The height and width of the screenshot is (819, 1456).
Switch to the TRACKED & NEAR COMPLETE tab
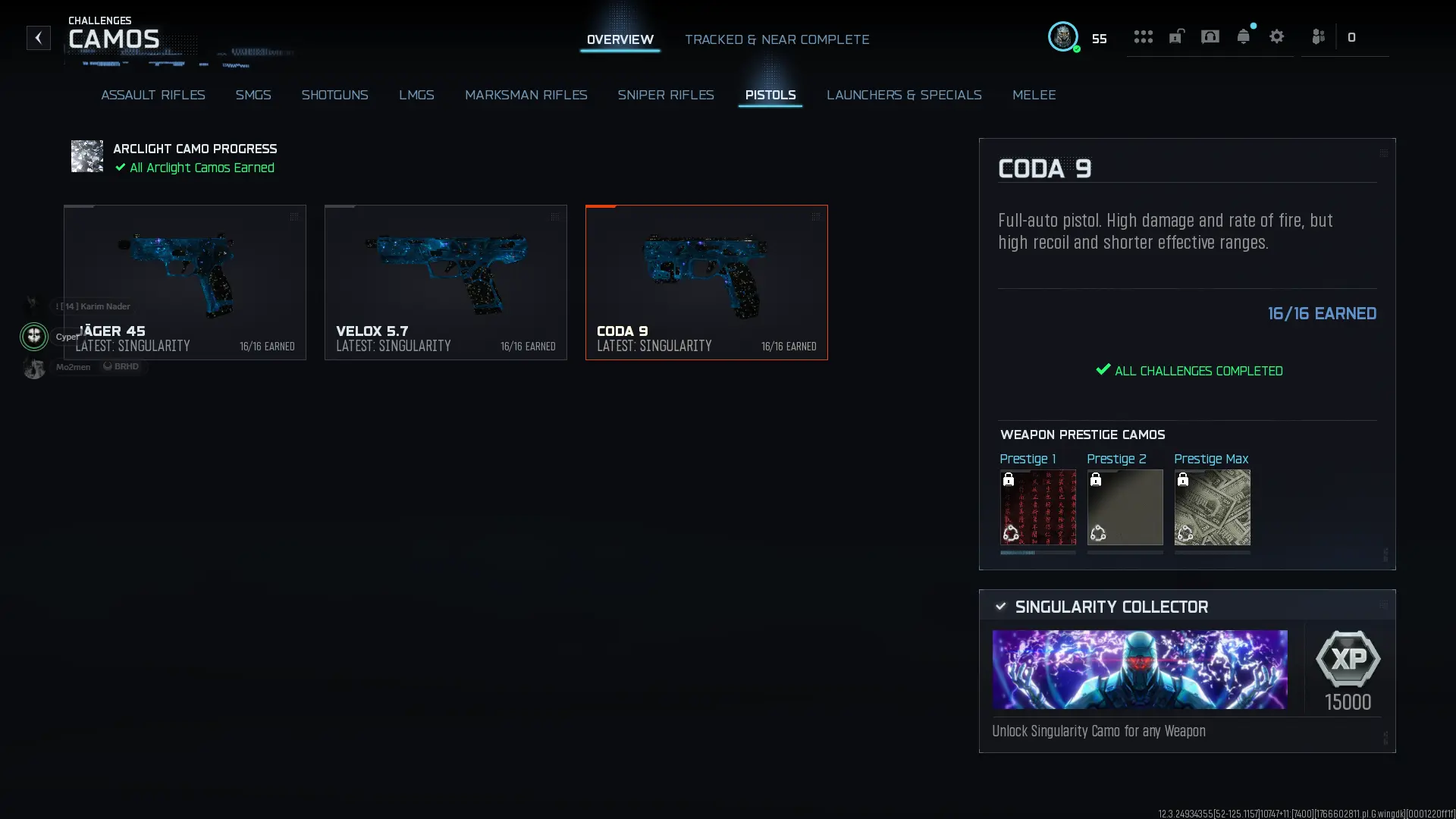pos(777,39)
